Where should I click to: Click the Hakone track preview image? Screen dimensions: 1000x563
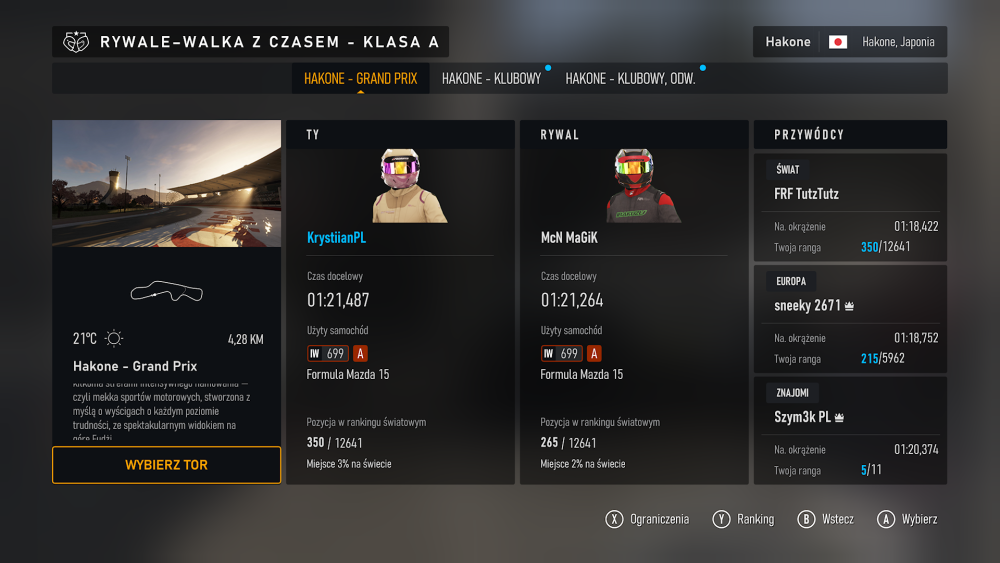(167, 184)
